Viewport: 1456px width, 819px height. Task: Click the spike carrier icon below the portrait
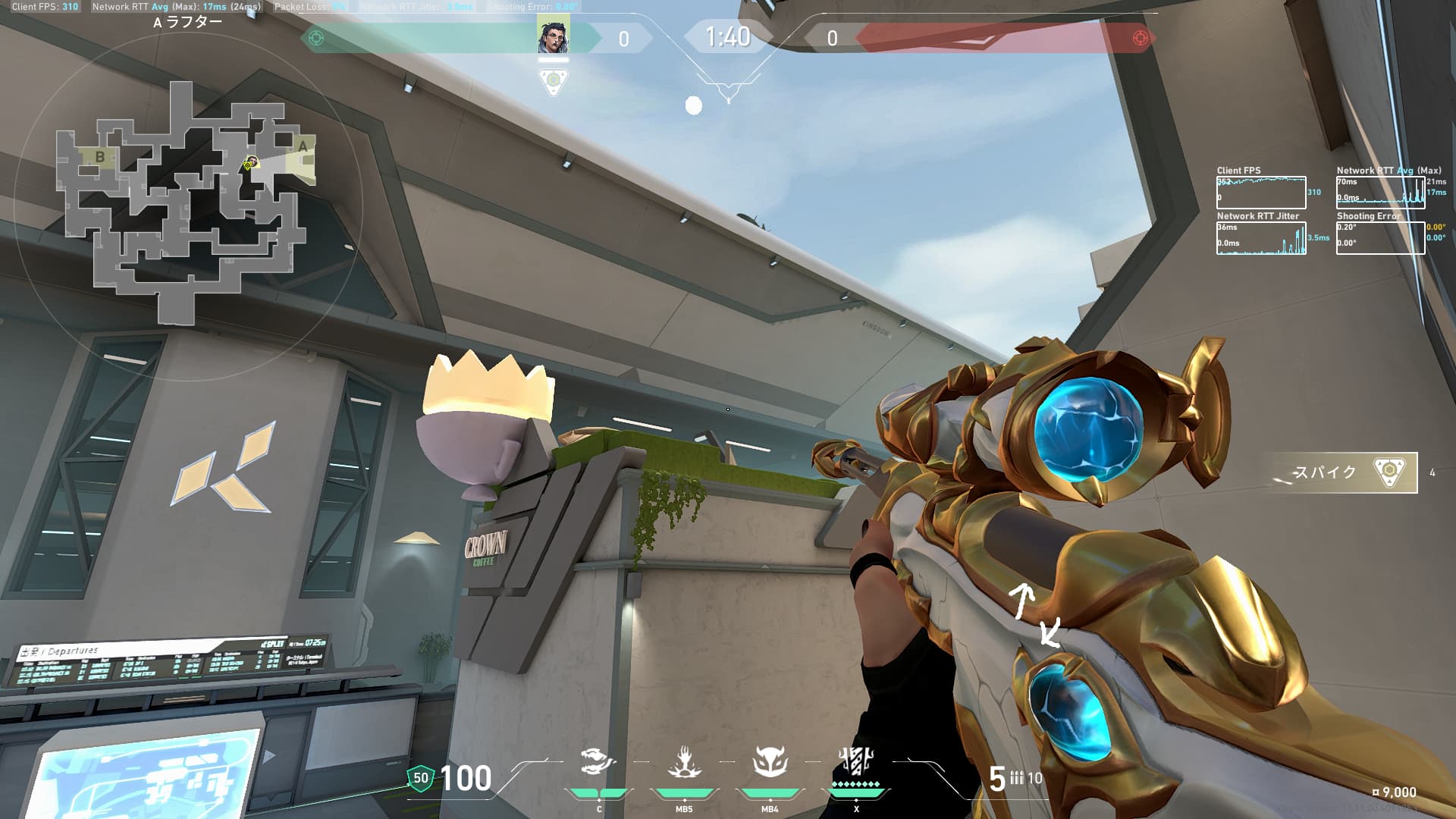pos(553,81)
